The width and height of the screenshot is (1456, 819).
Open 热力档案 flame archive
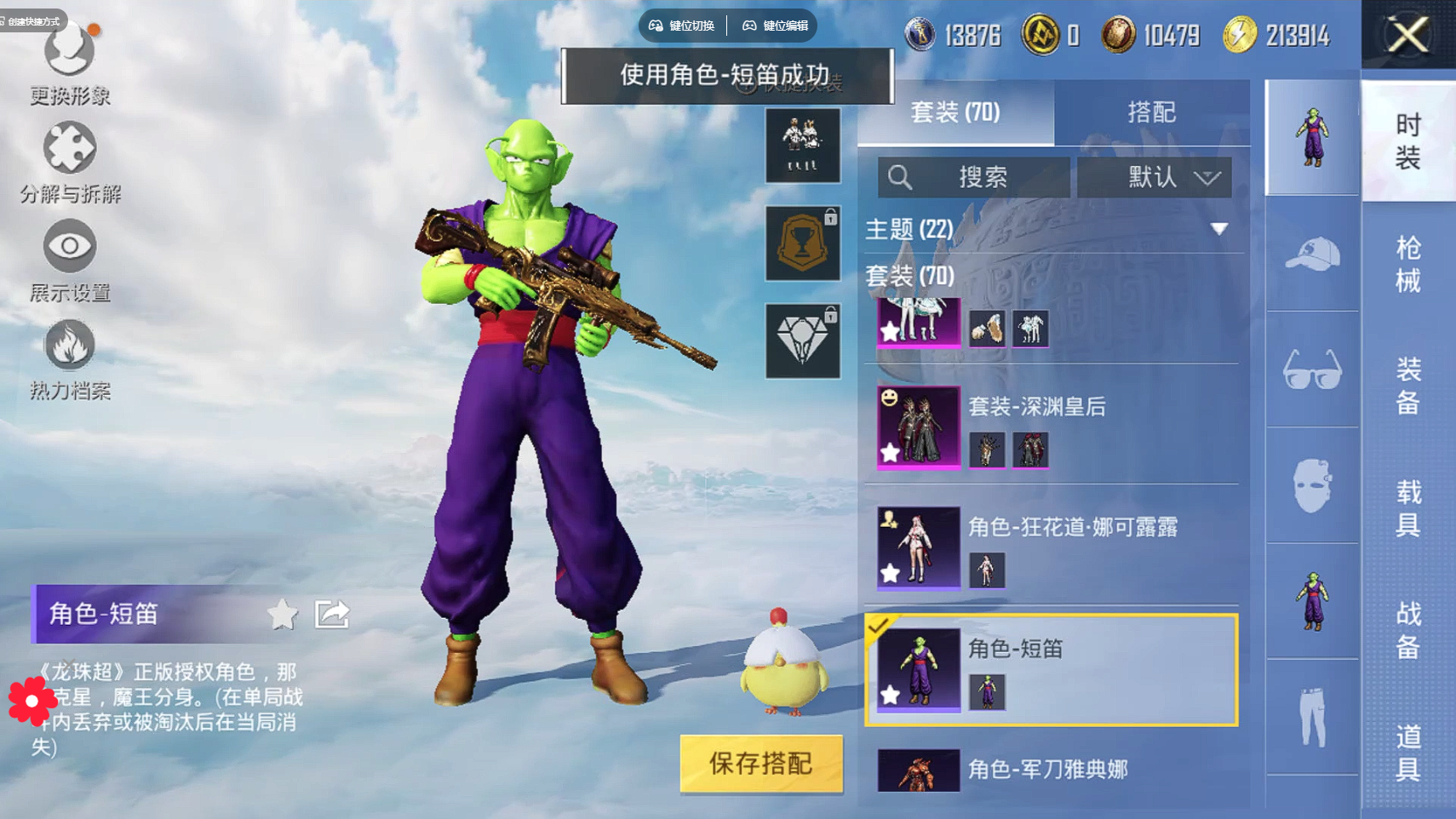[70, 359]
